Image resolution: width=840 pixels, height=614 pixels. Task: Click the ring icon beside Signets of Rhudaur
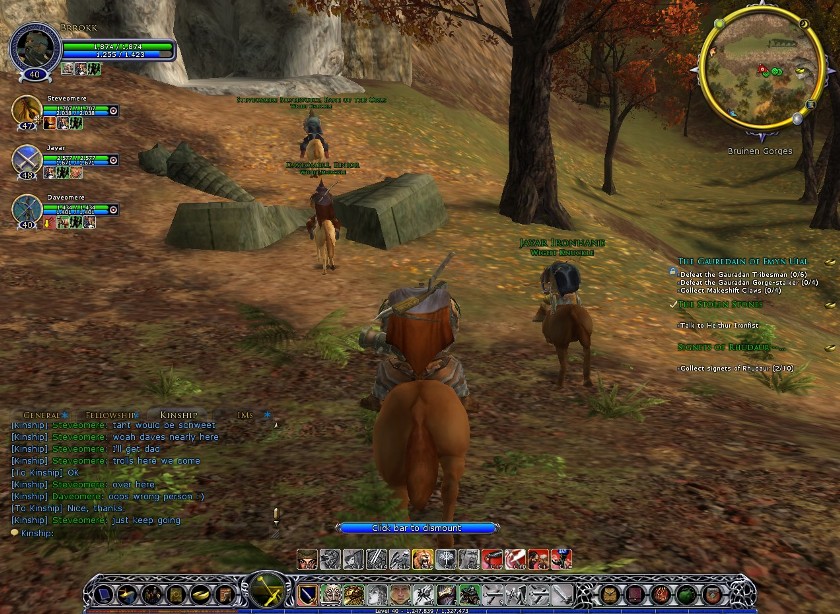[x=829, y=347]
